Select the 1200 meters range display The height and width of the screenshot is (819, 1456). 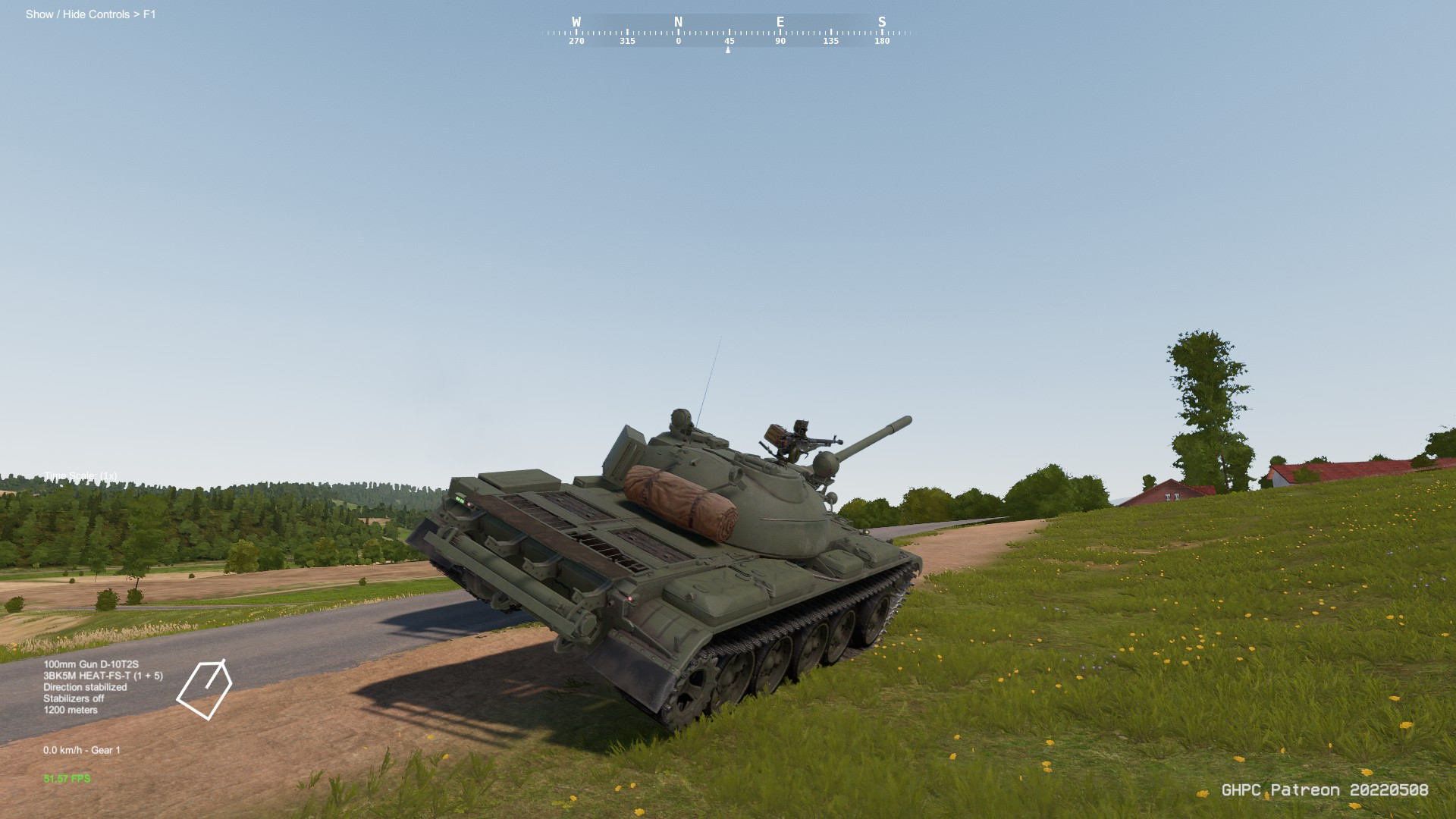coord(71,710)
